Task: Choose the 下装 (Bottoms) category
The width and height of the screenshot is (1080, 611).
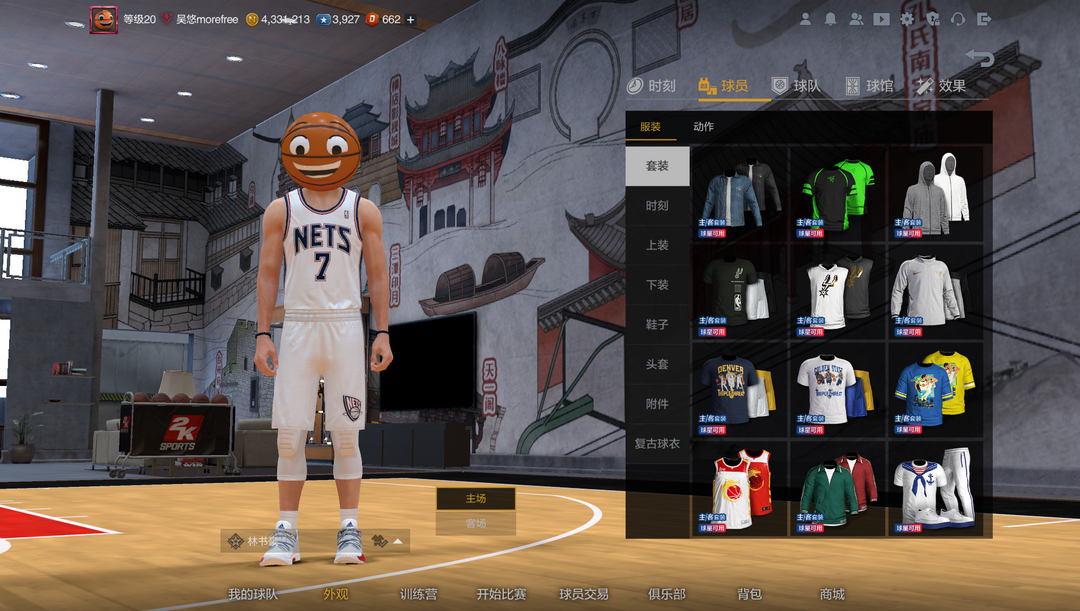Action: (657, 285)
